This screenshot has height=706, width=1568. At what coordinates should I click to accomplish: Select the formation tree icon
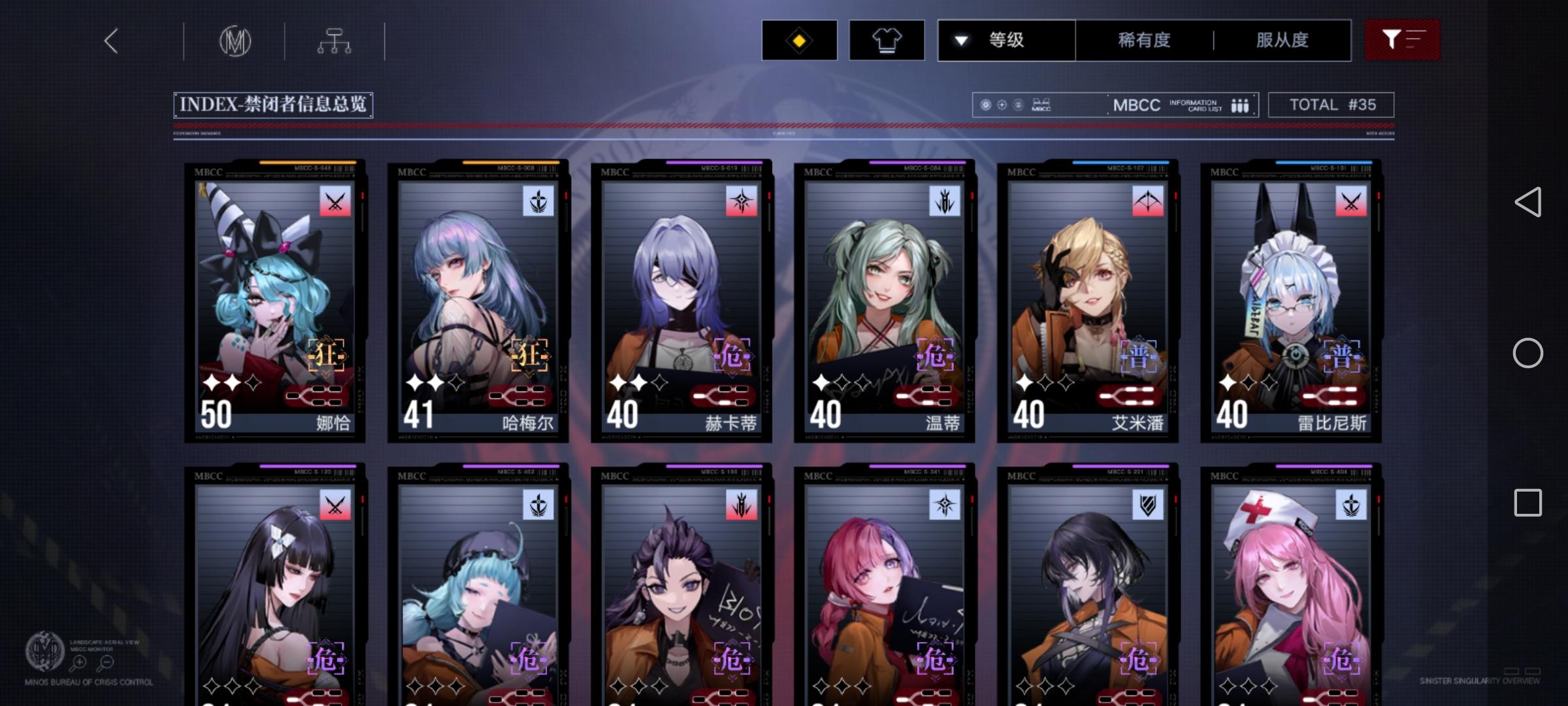pos(335,40)
